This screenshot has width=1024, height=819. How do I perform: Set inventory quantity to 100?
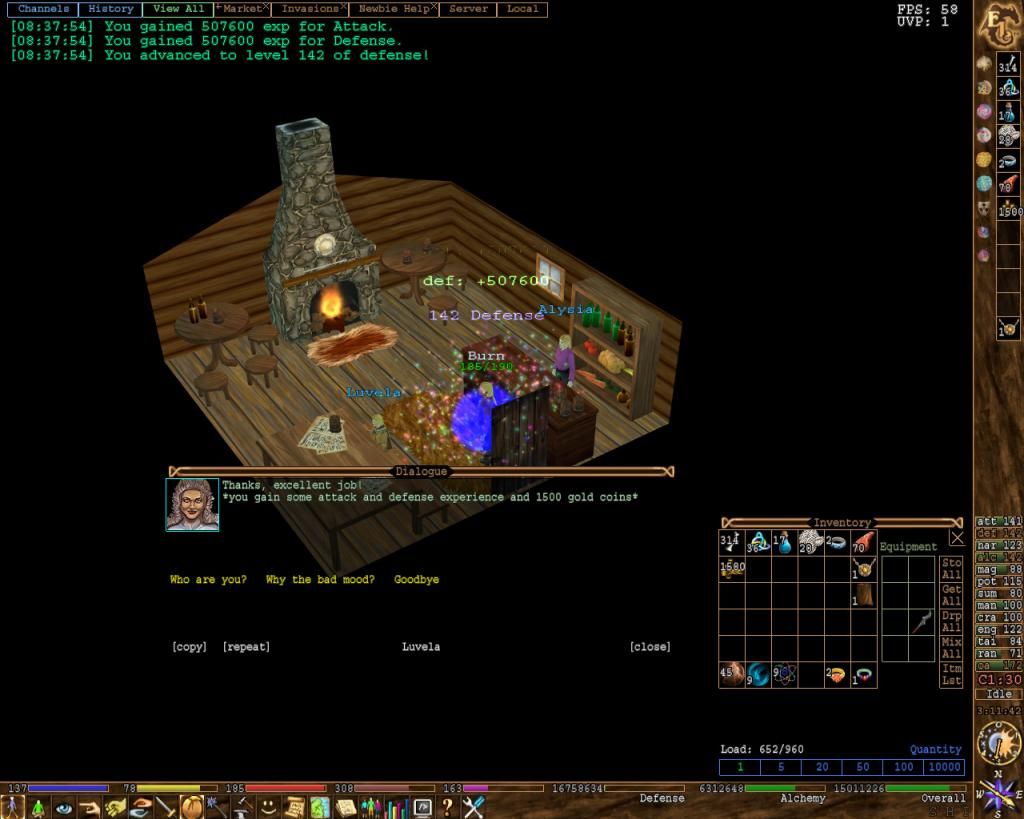(904, 767)
